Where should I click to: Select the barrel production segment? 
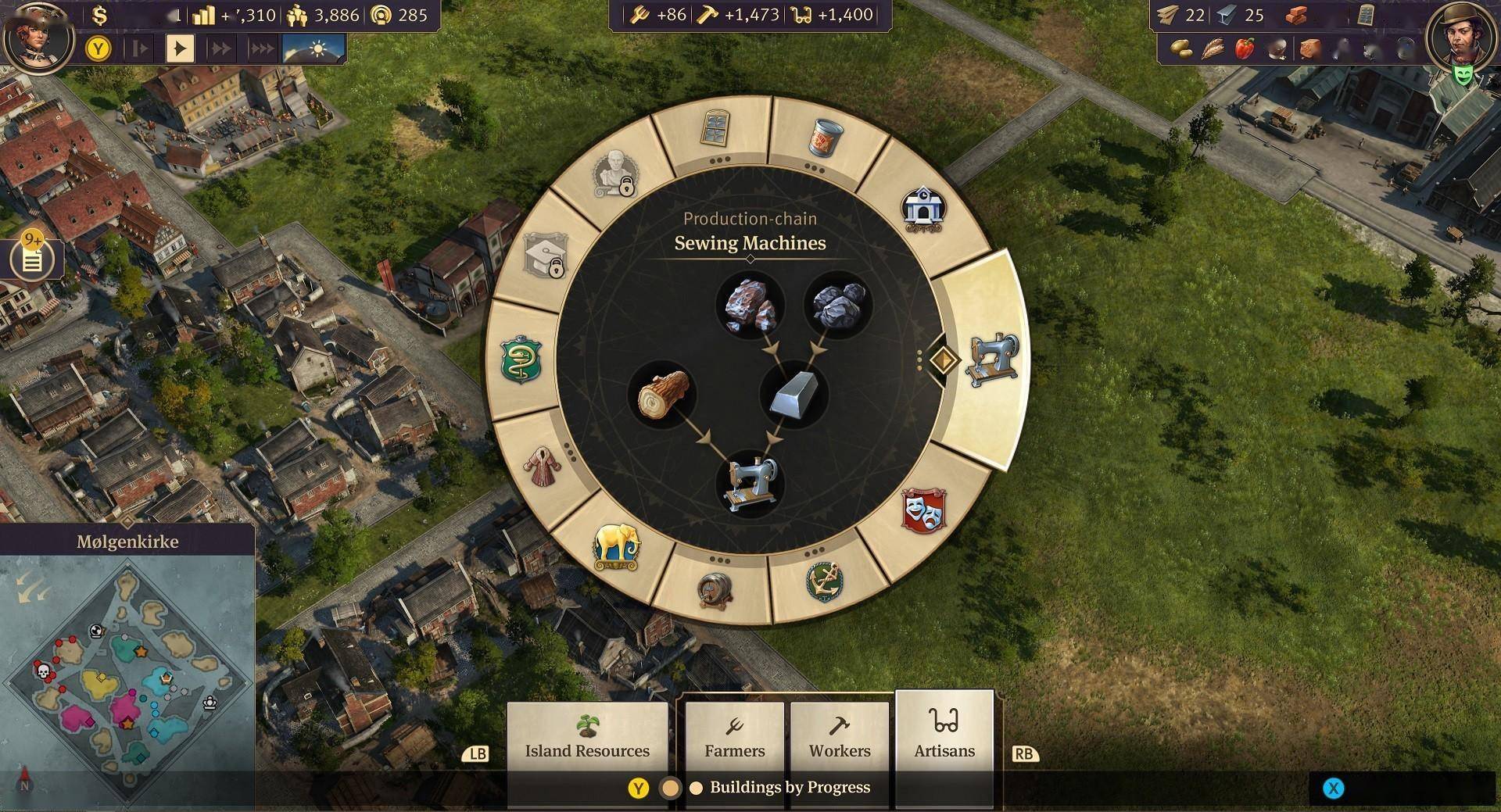coord(715,590)
